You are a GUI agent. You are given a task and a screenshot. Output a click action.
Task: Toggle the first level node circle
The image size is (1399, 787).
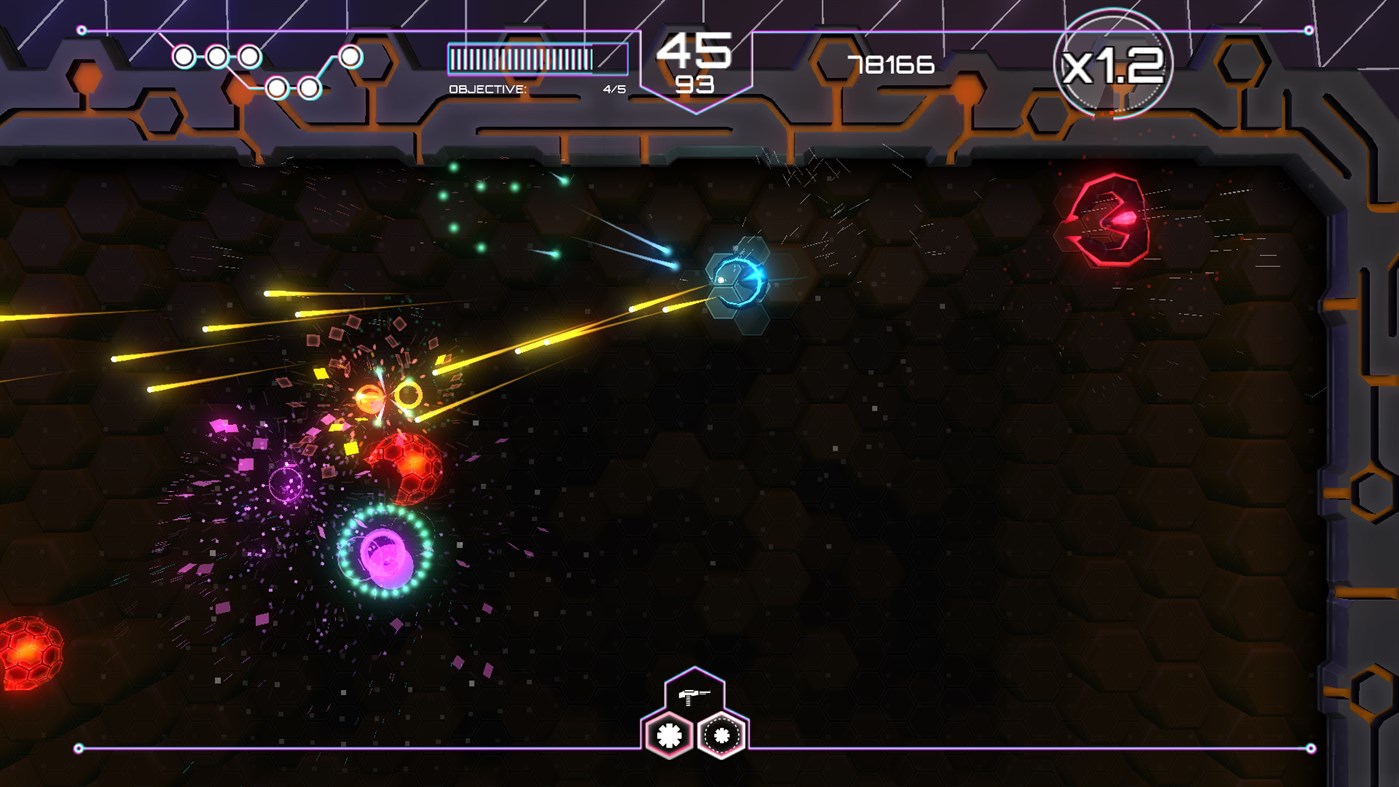183,55
